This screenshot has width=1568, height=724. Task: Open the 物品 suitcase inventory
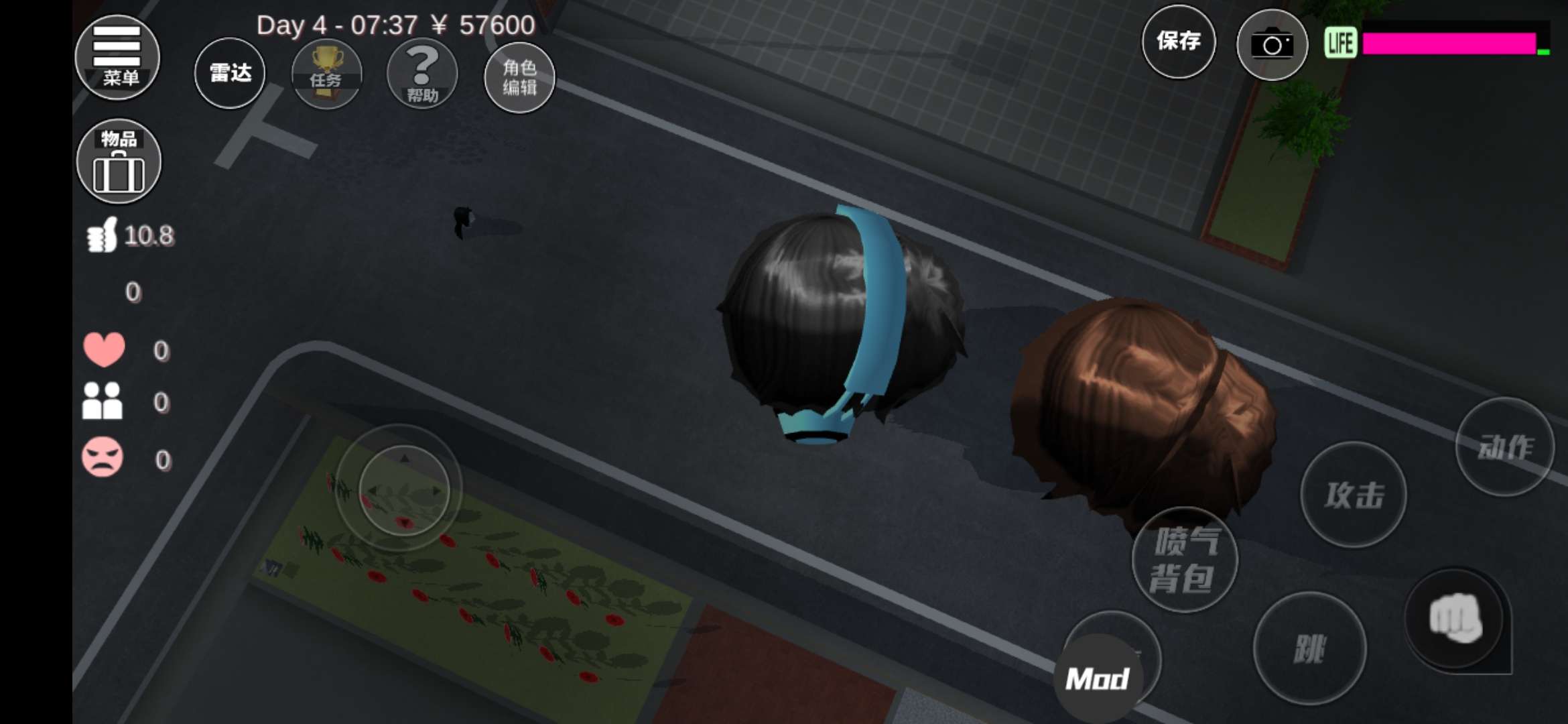coord(119,162)
